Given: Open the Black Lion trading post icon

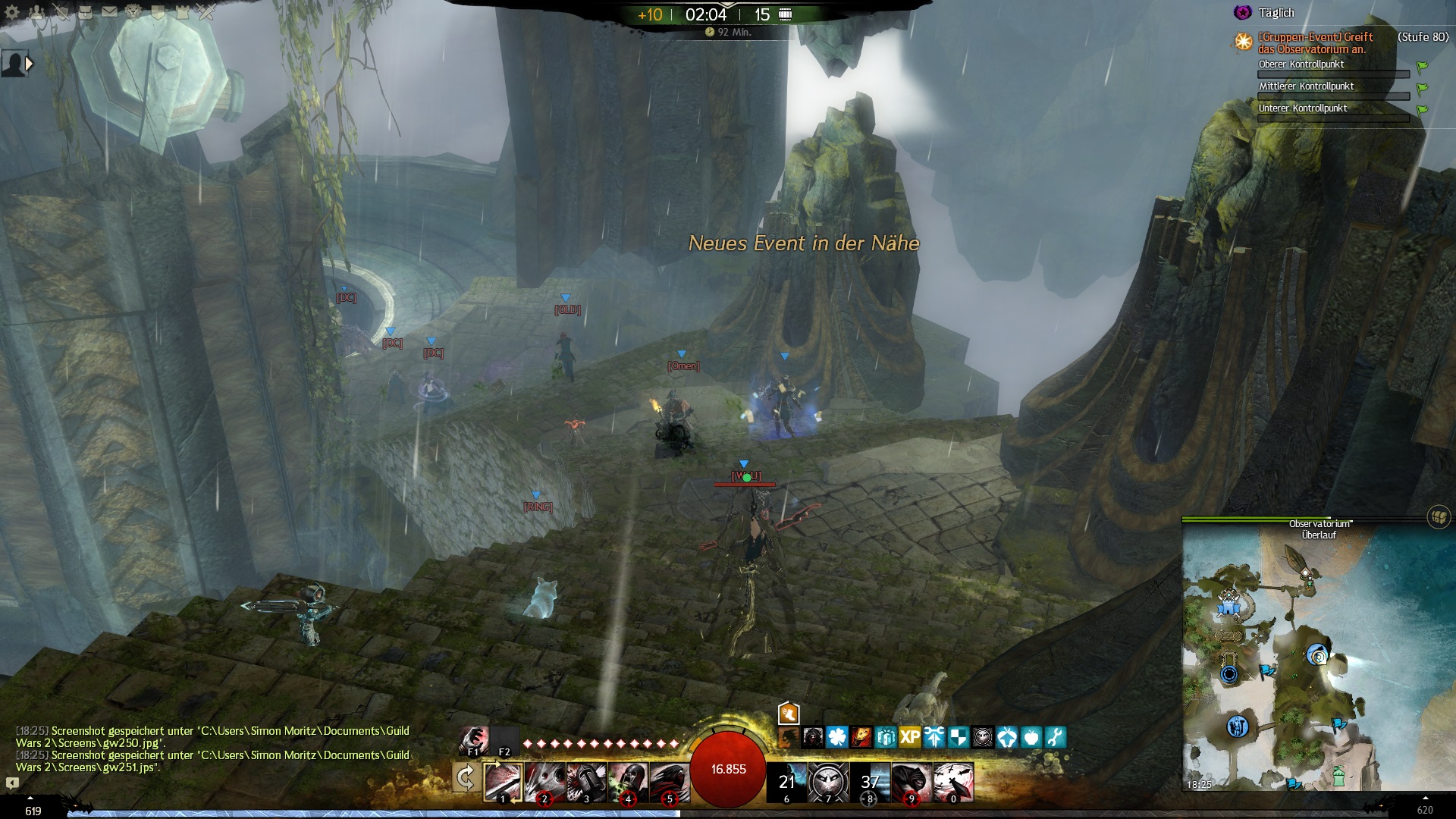Looking at the screenshot, I should 133,11.
